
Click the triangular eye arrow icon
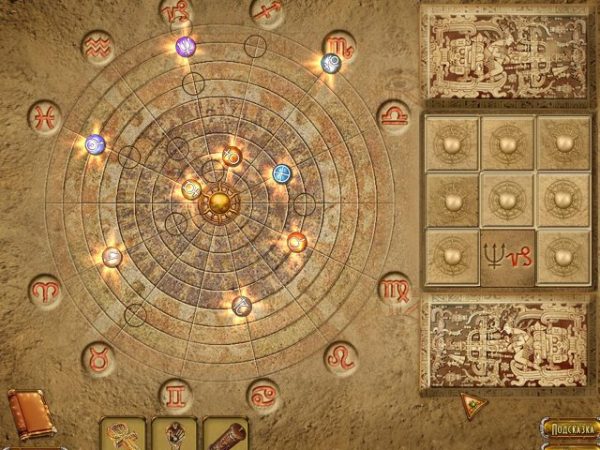(x=474, y=405)
